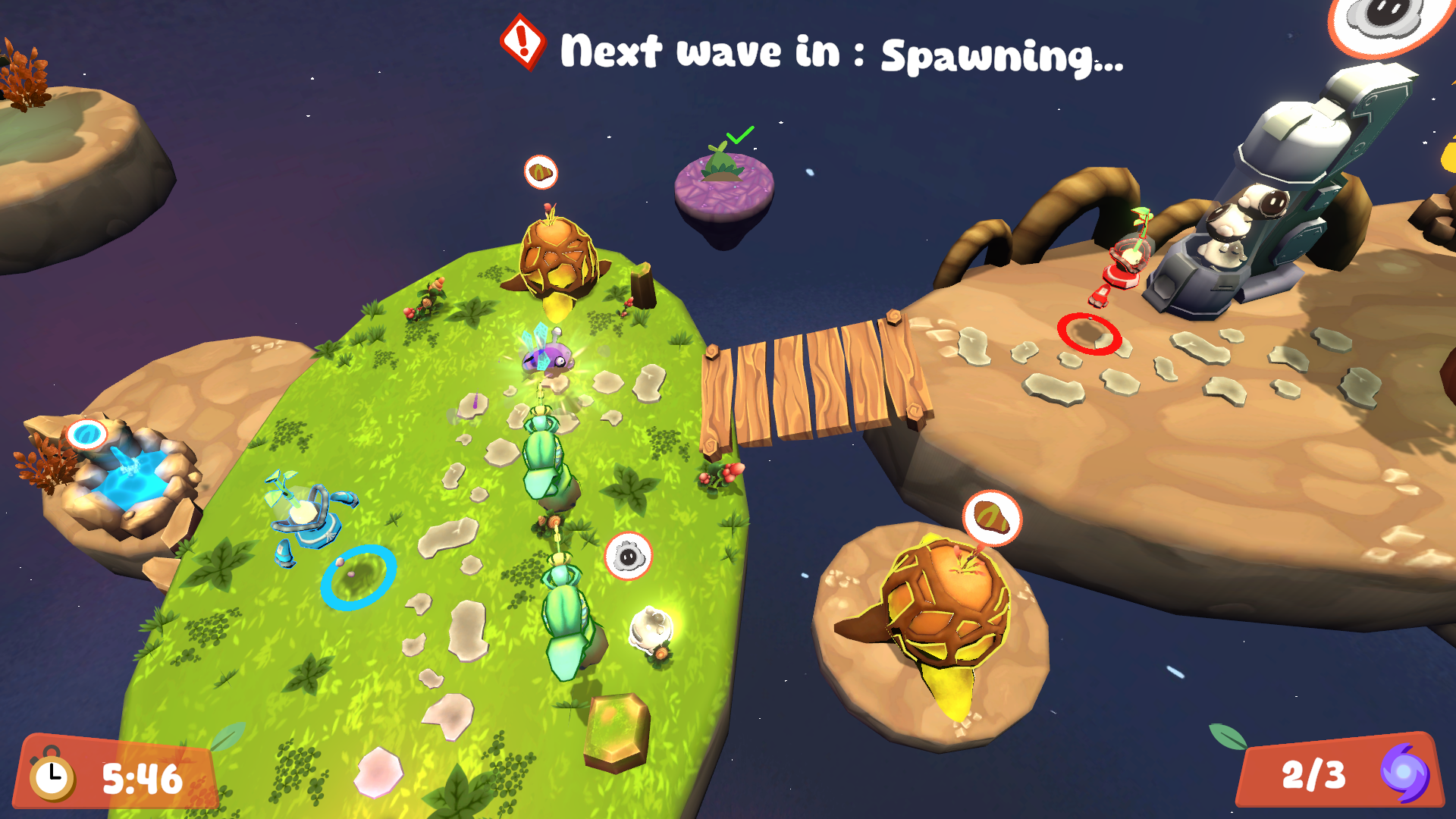Select the seed bubble above the small island turtle
1456x819 pixels.
click(992, 519)
